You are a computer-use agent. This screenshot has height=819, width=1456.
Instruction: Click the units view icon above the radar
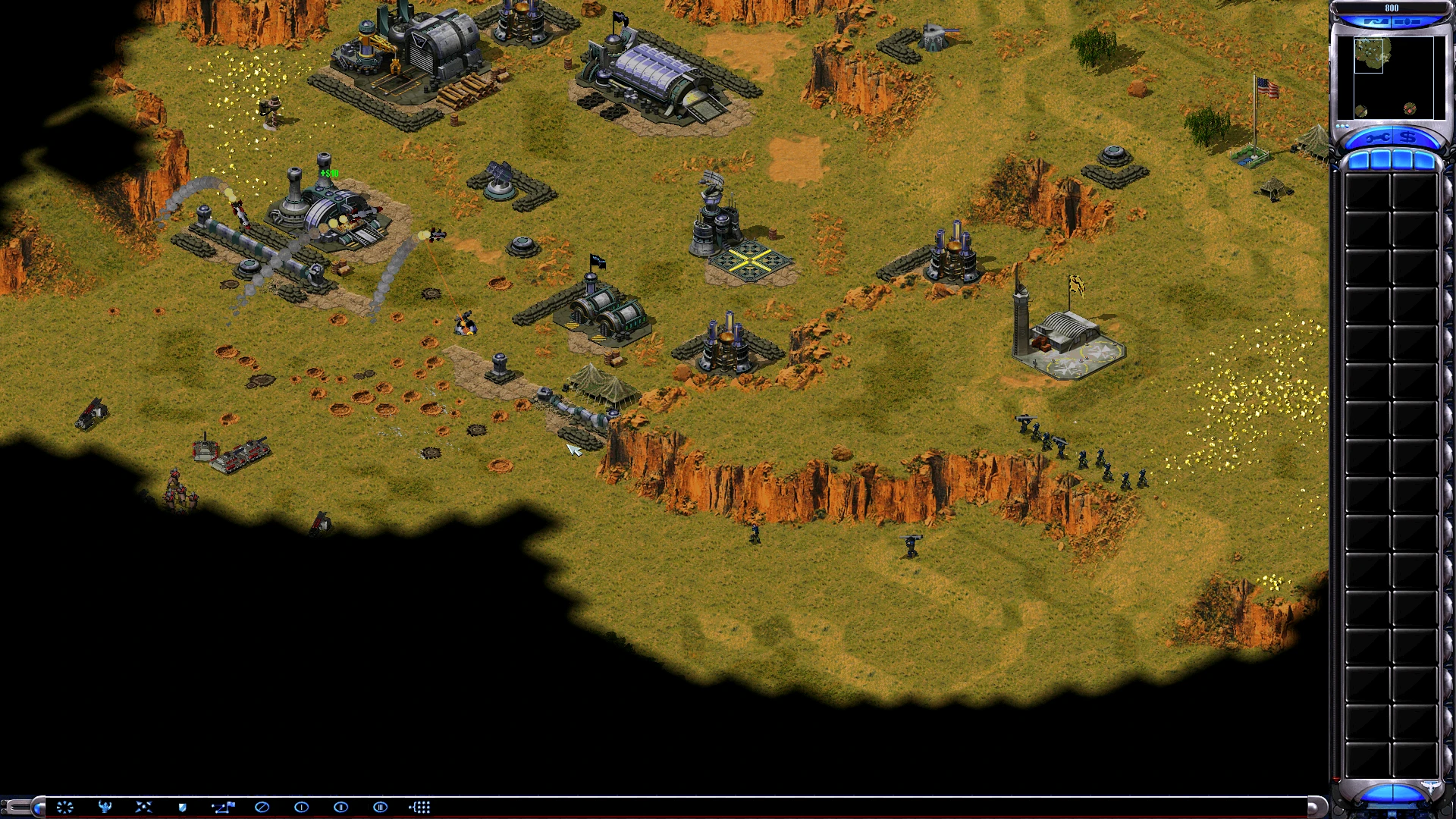(x=1406, y=21)
